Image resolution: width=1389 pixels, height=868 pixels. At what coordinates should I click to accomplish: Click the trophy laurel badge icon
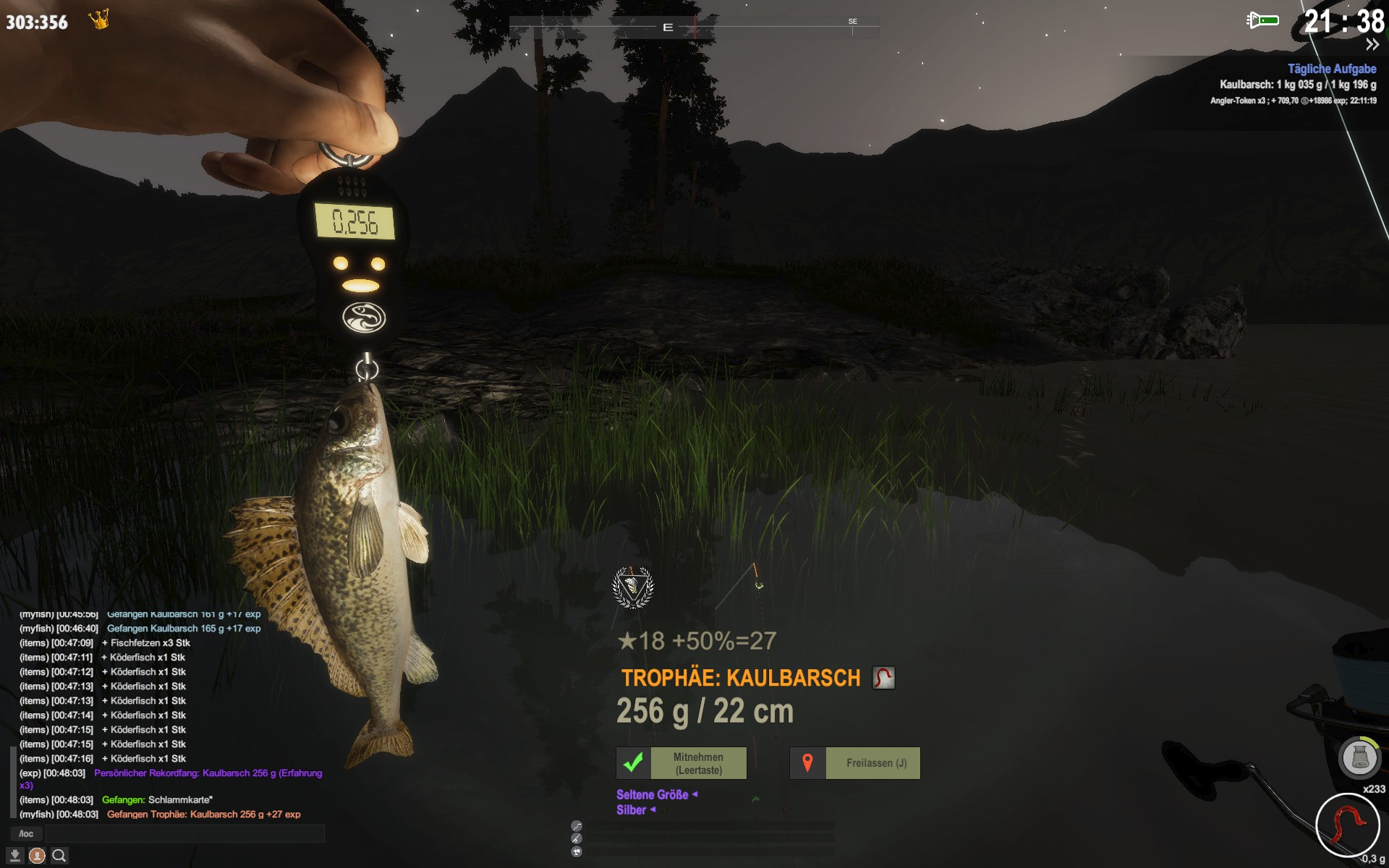(x=633, y=587)
